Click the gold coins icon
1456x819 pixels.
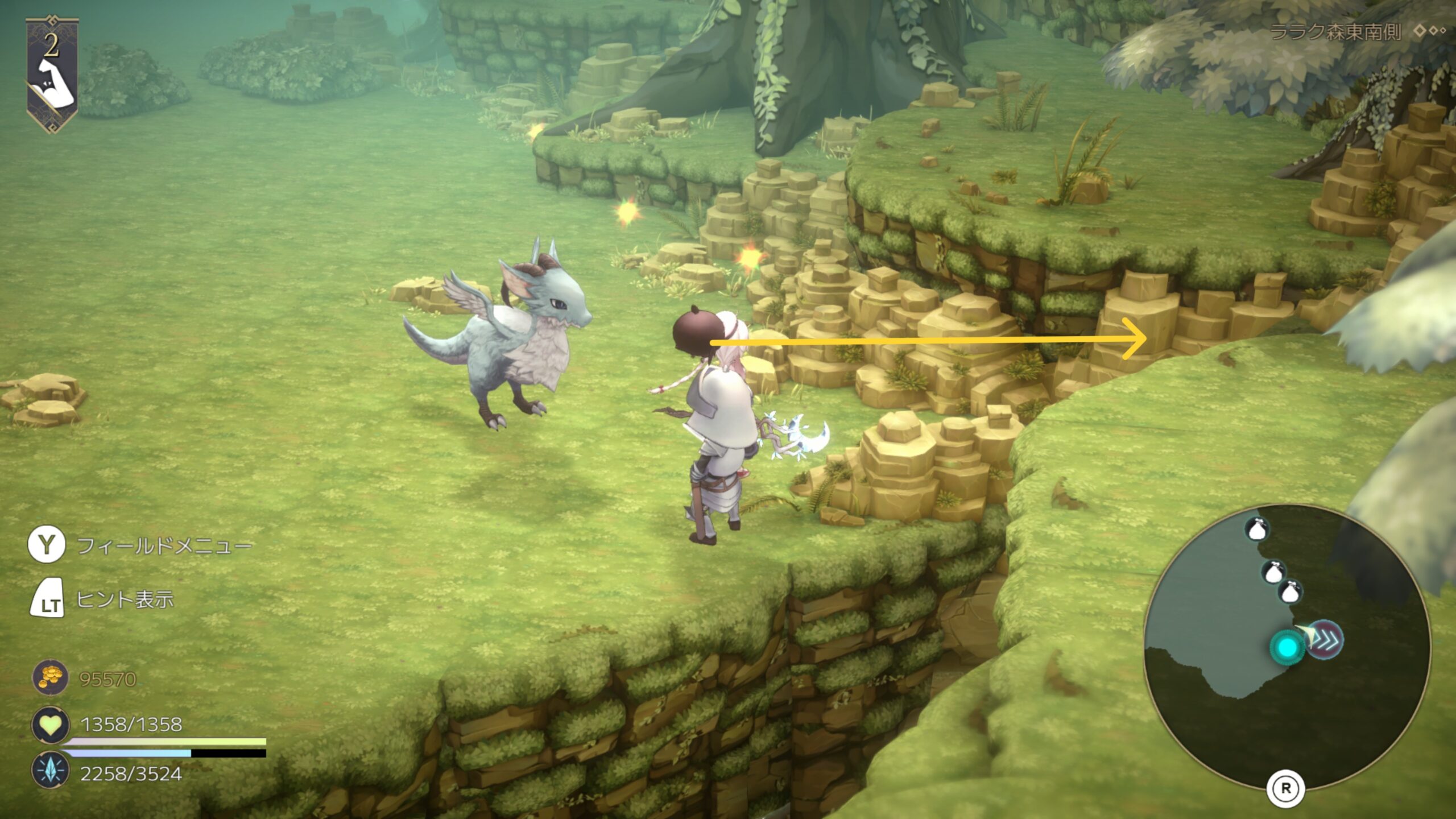50,678
